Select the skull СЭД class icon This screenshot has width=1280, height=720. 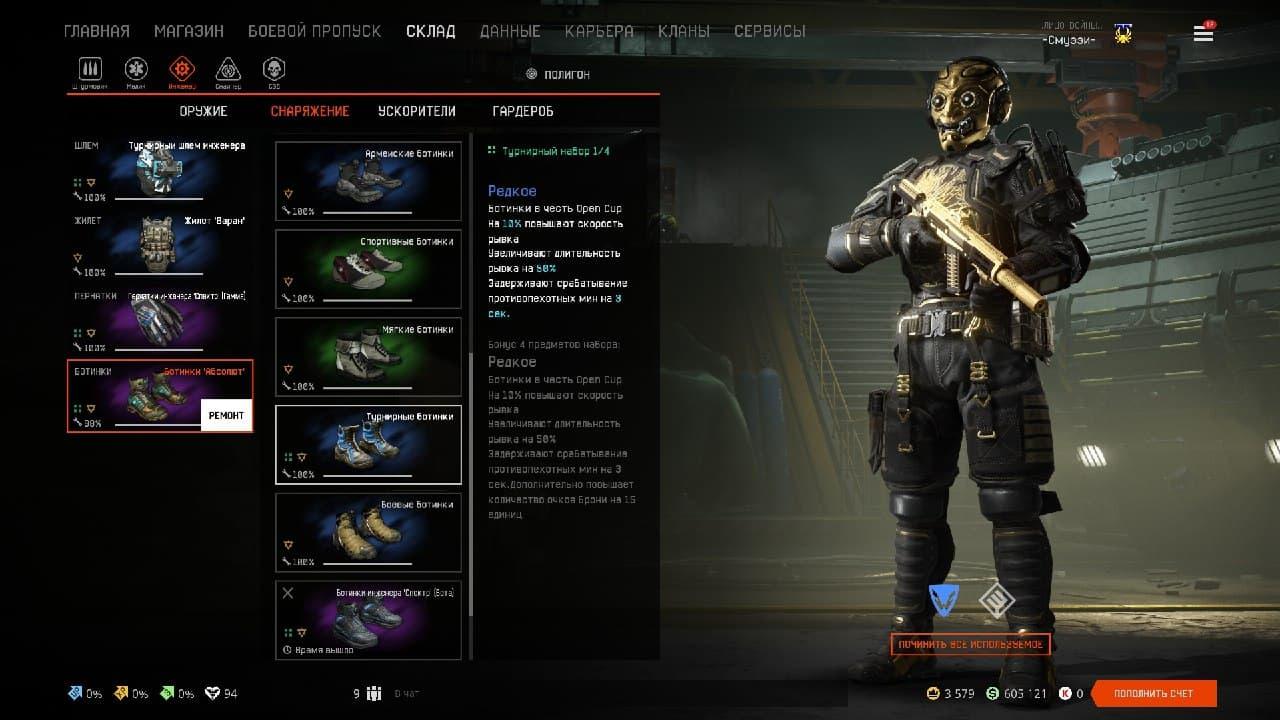pyautogui.click(x=274, y=70)
